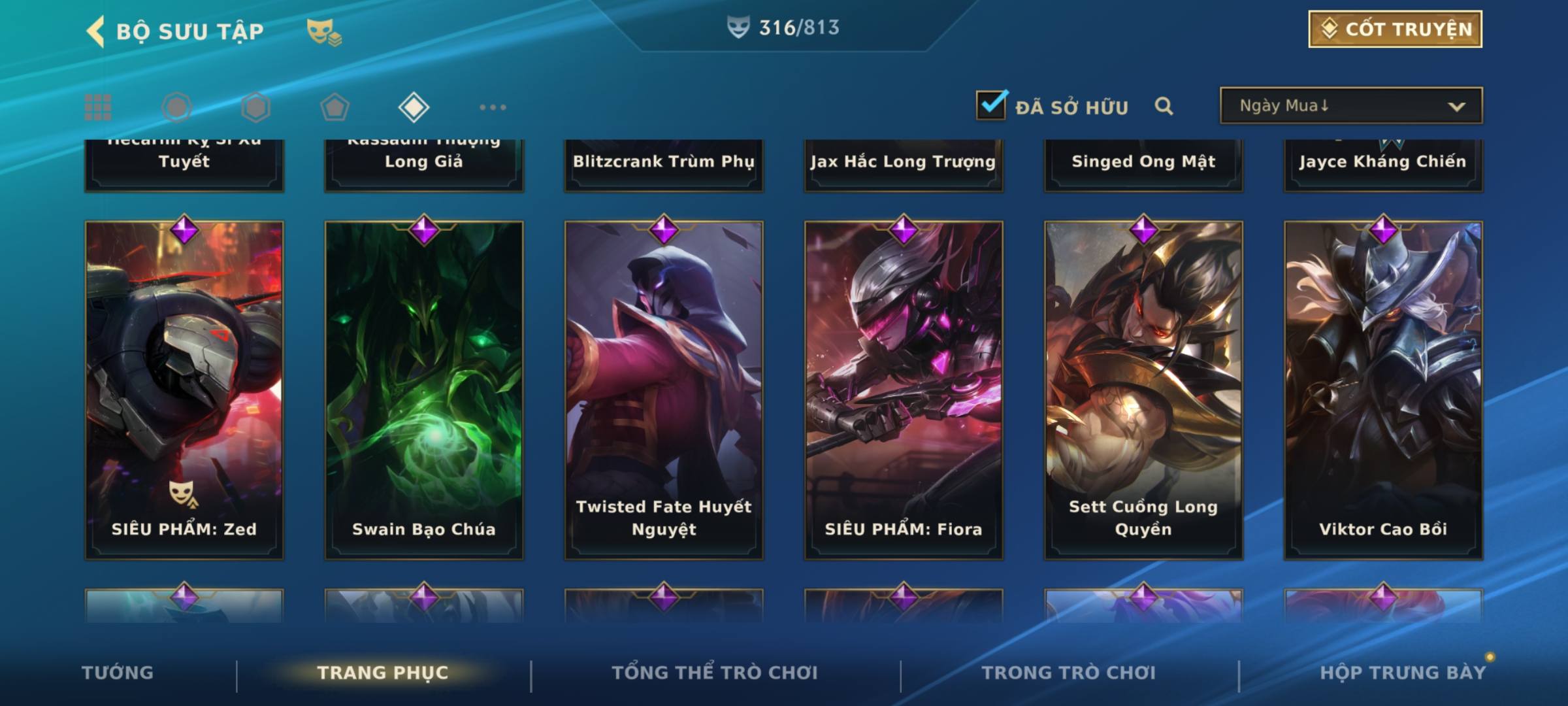Open the Swain Bạo Chúa skin card
This screenshot has width=1568, height=706.
[424, 390]
